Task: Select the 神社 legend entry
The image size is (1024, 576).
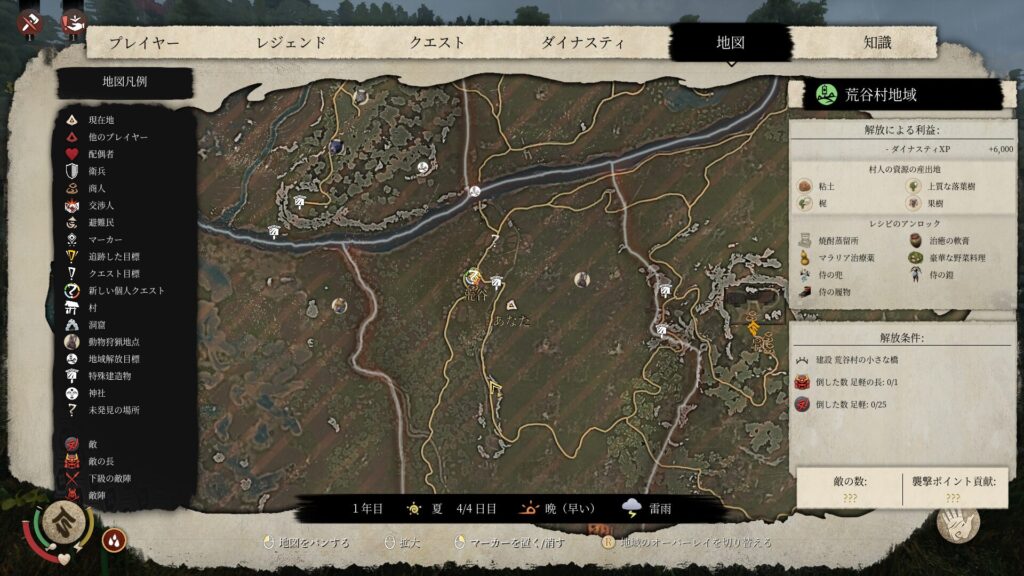Action: [x=97, y=393]
